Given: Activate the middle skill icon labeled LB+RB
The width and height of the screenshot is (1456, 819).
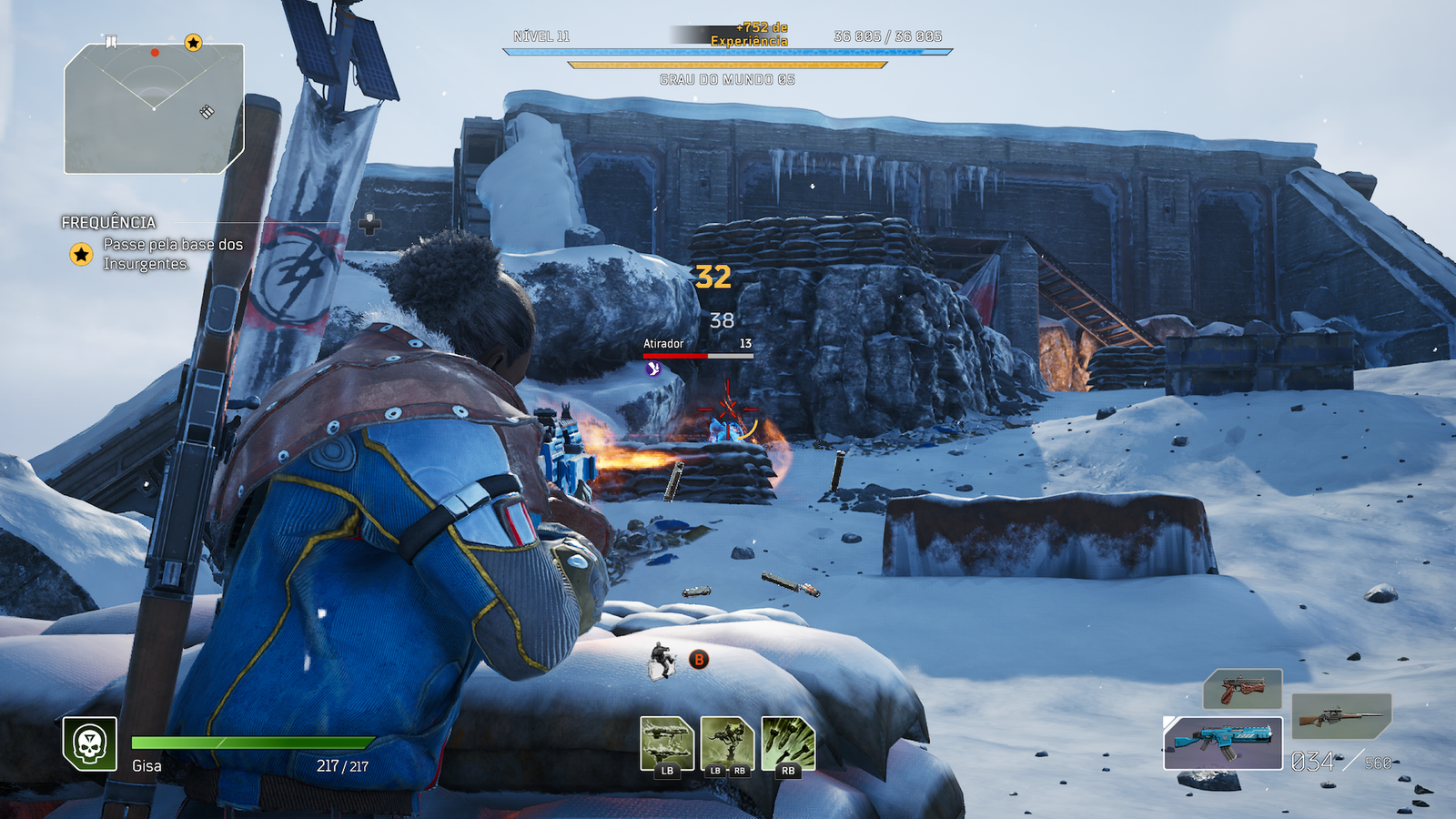Looking at the screenshot, I should coord(727,743).
